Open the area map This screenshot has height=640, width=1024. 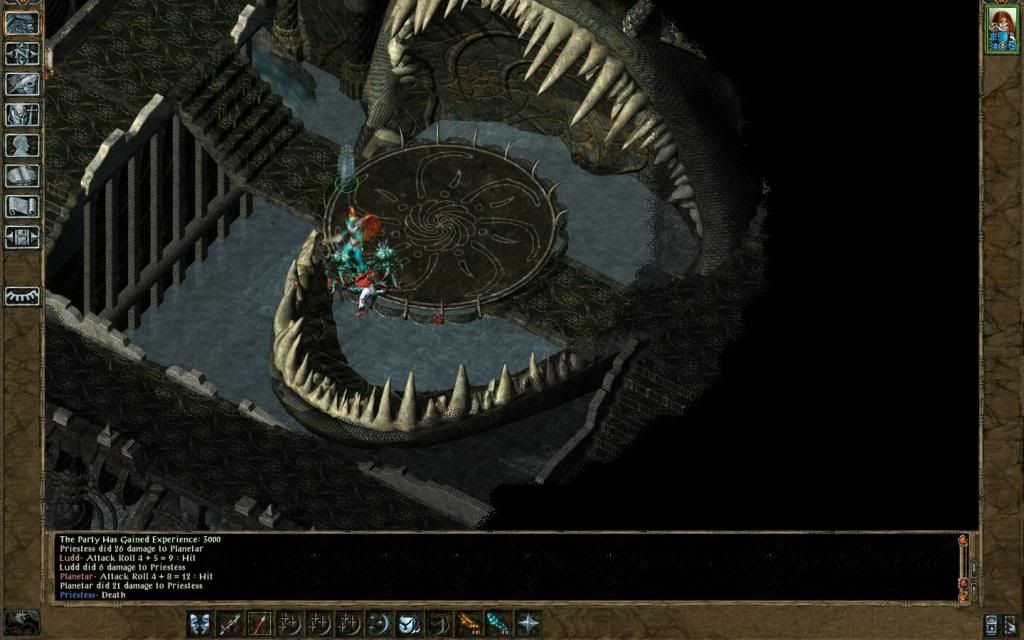tap(22, 53)
